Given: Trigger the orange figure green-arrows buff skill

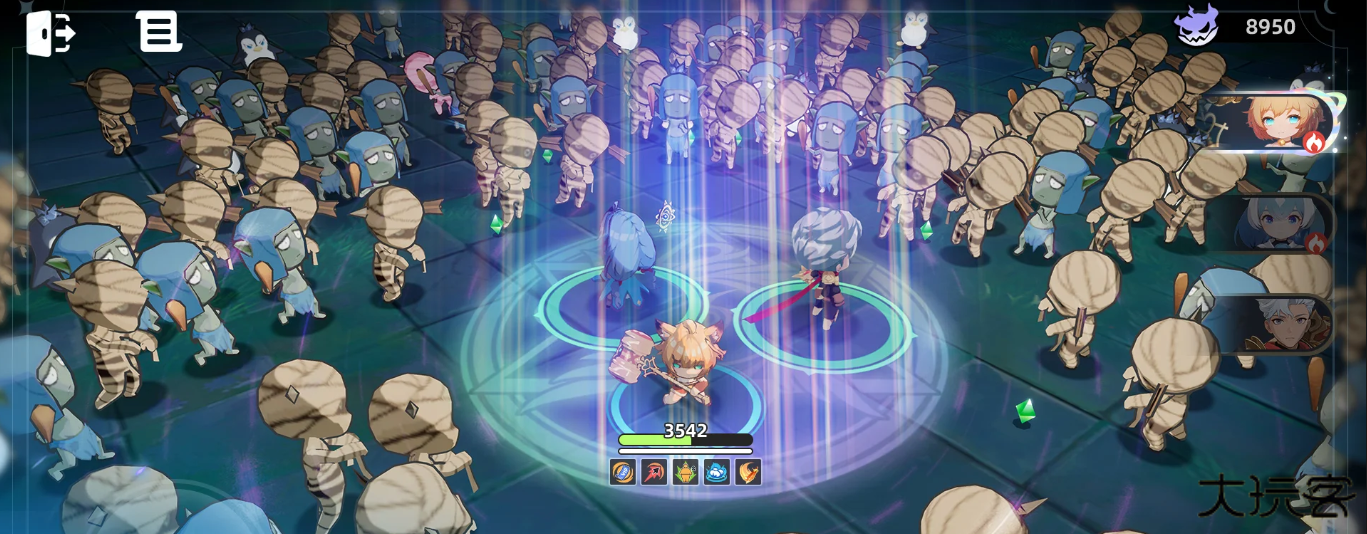Looking at the screenshot, I should [x=685, y=472].
